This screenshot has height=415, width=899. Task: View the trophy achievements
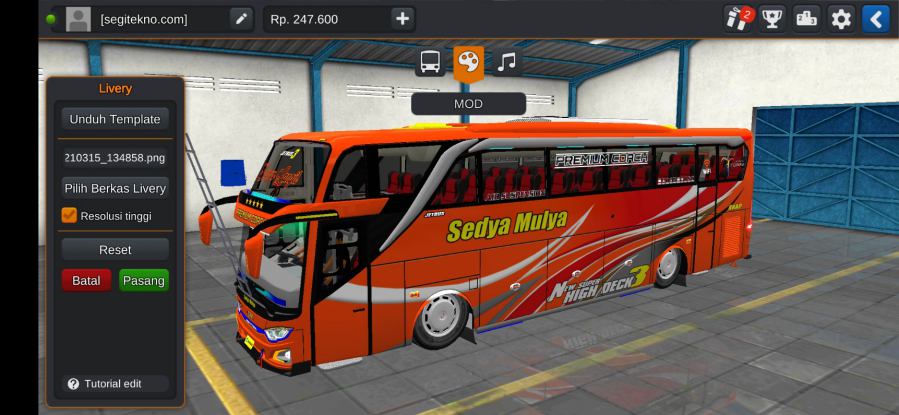coord(772,19)
